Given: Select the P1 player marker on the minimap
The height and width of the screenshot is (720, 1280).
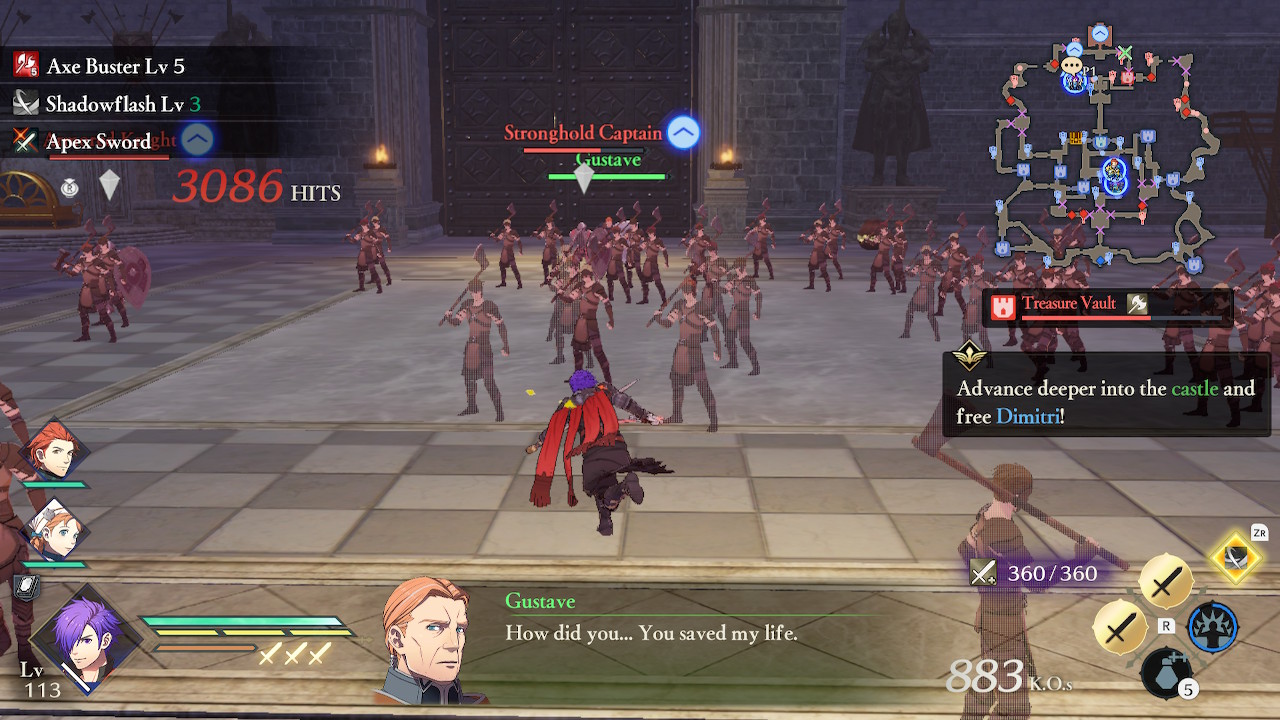Looking at the screenshot, I should (1073, 83).
